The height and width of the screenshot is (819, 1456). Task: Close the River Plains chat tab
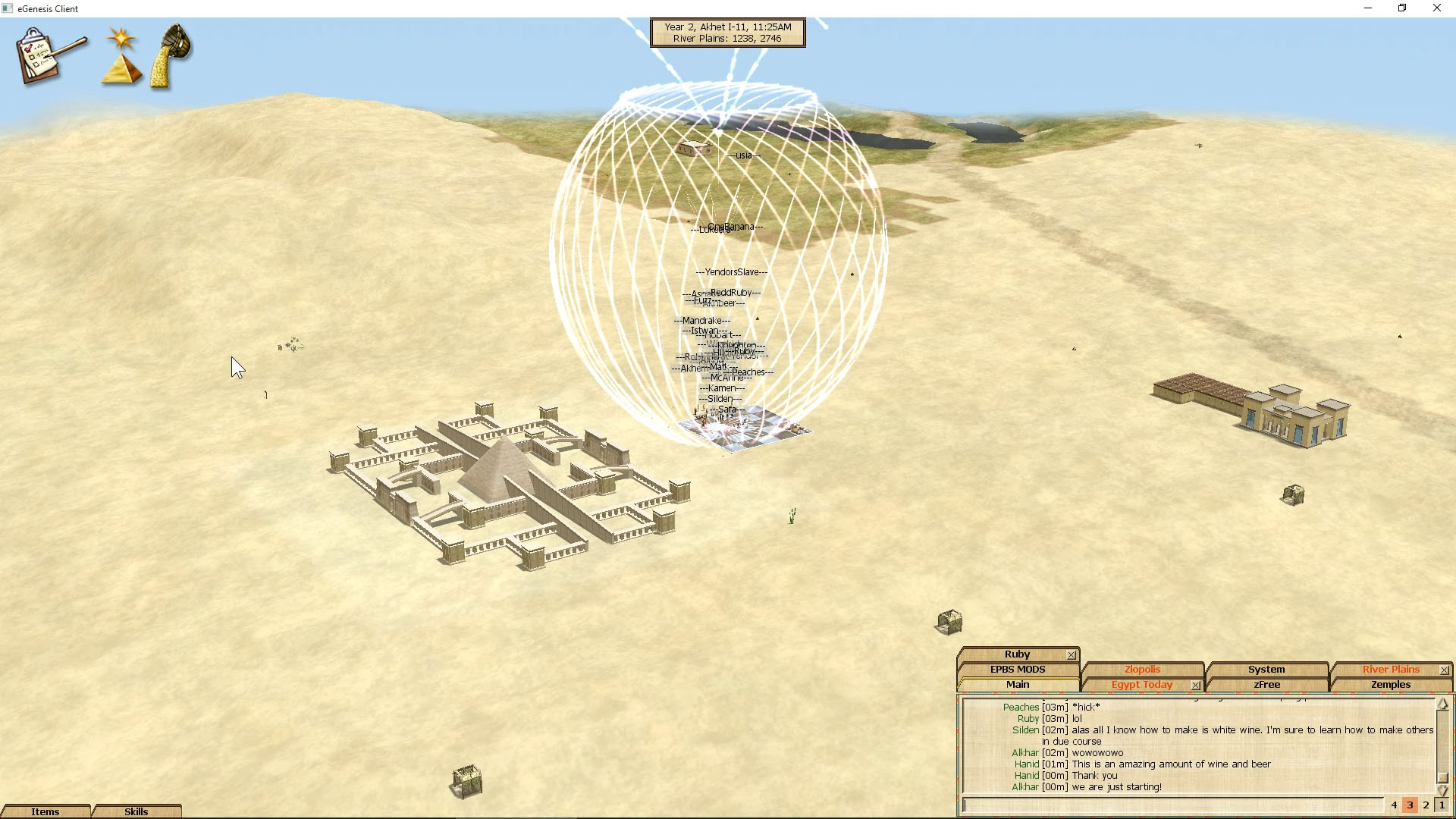tap(1445, 670)
